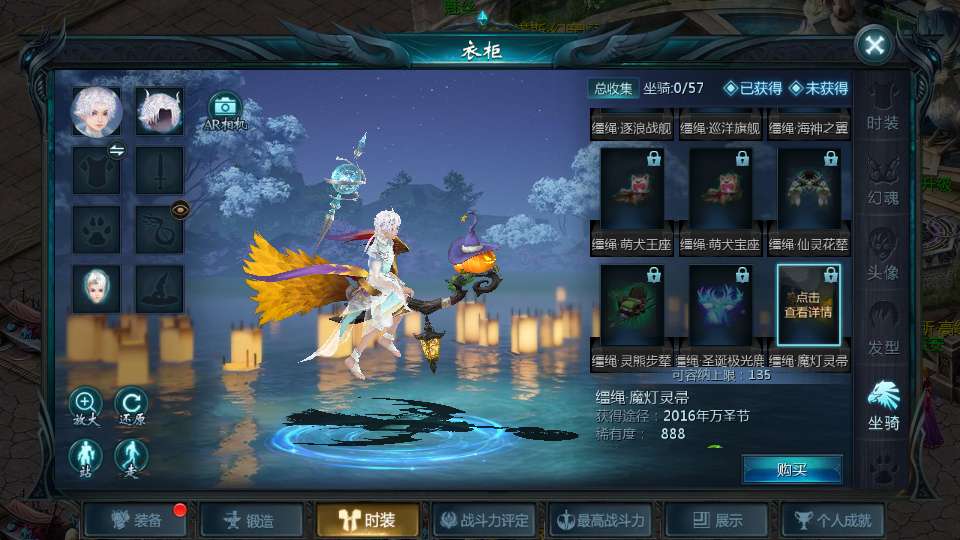Open the 头像 side tab
Screen dimensions: 960x540
[883, 254]
